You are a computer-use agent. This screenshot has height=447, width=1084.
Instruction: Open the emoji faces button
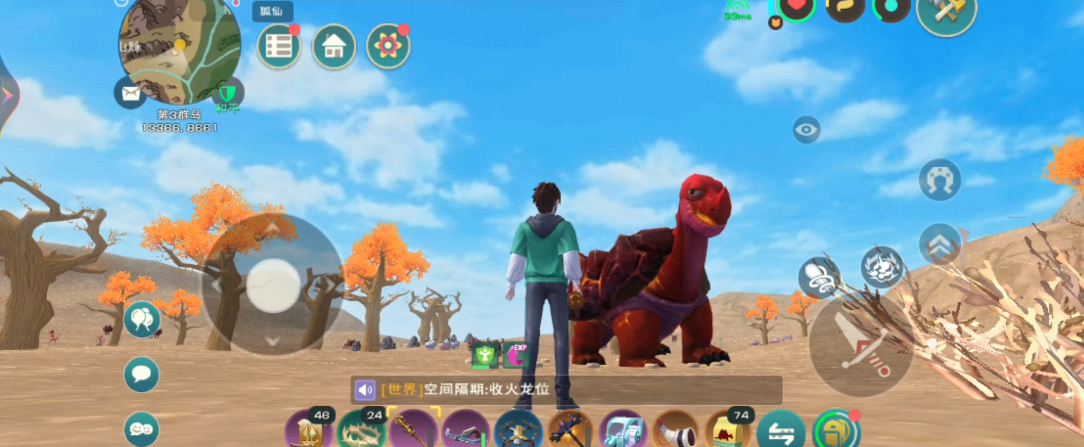141,429
